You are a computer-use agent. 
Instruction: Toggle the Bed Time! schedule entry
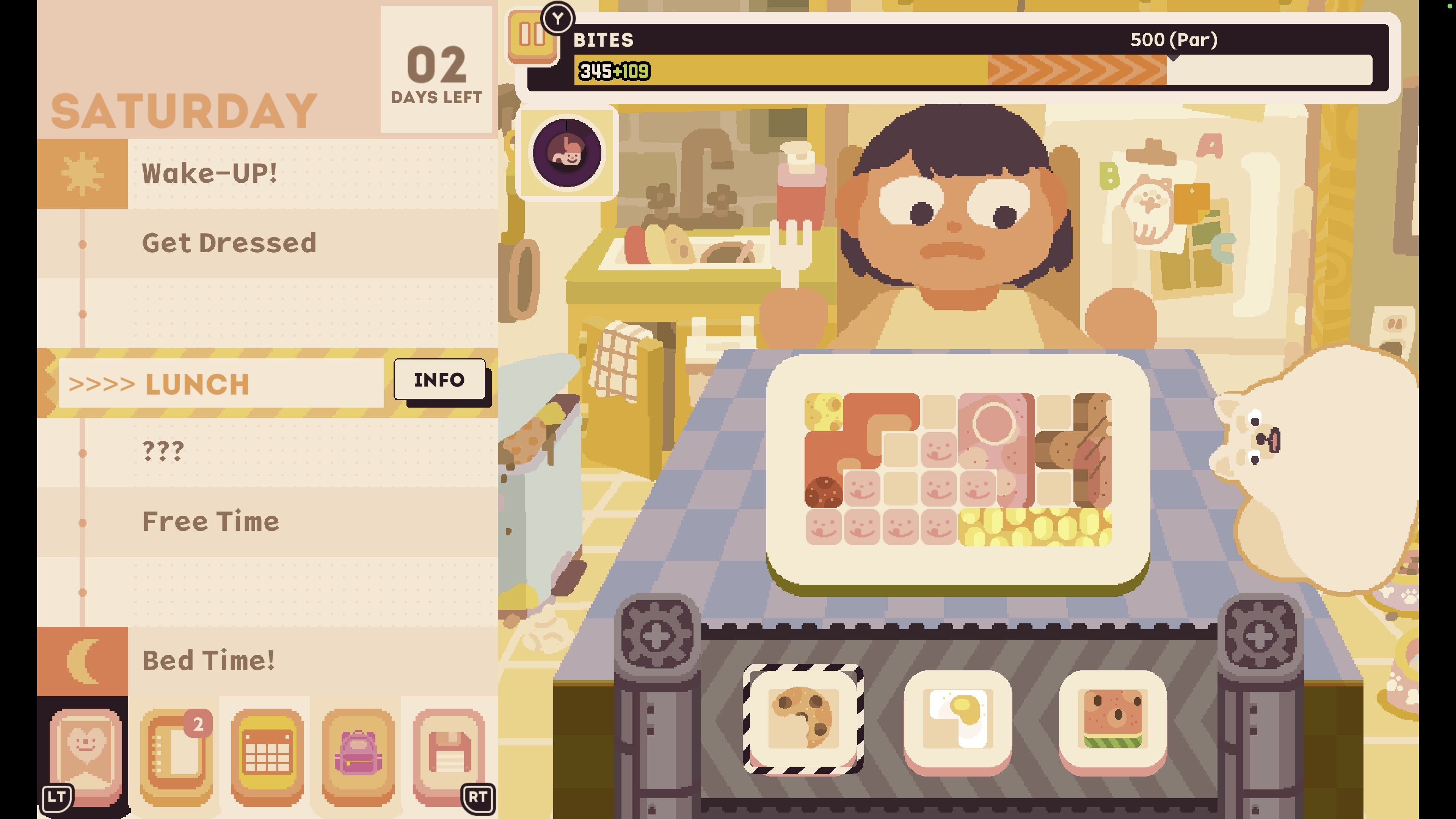tap(208, 660)
